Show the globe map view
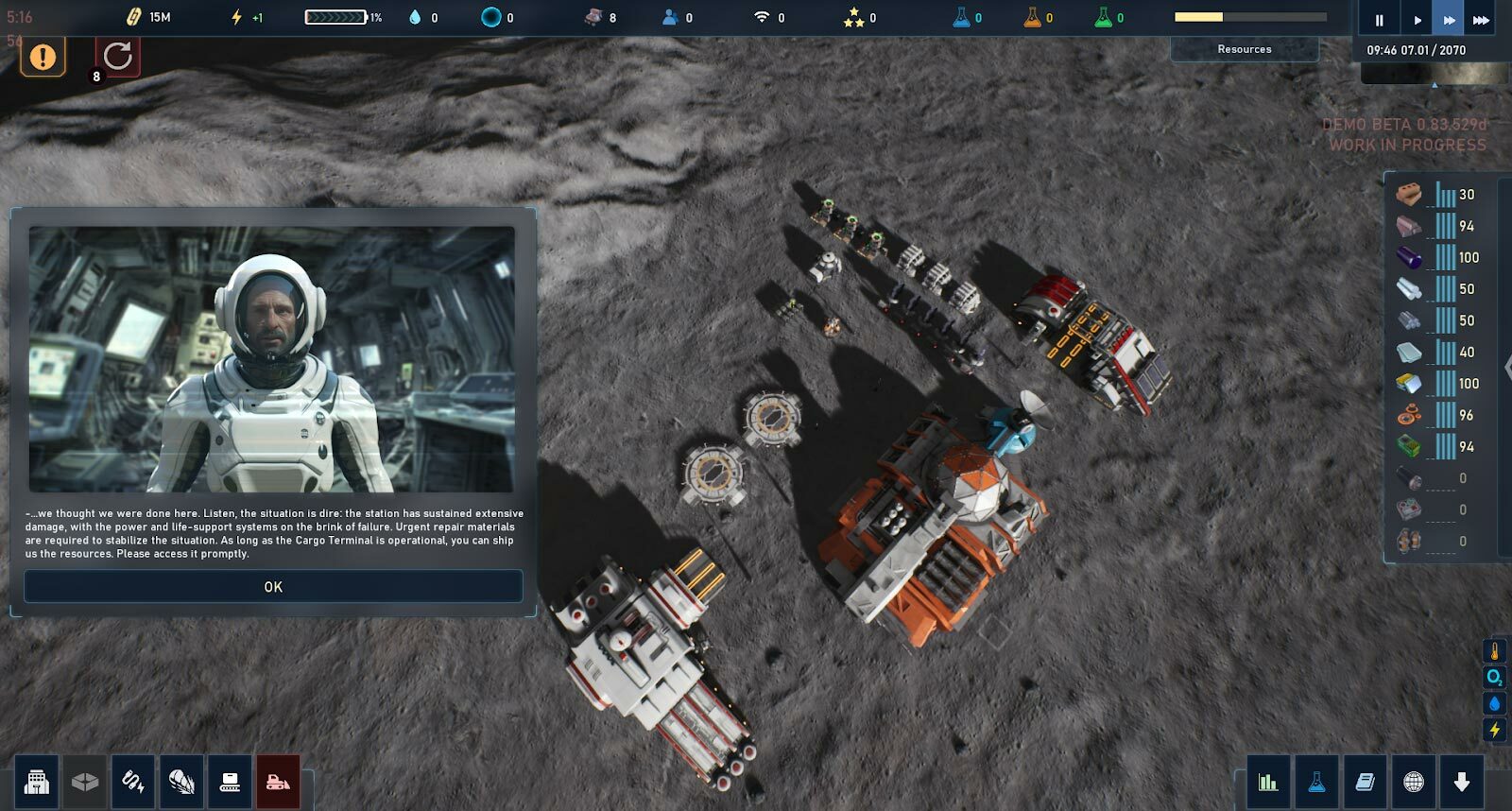Image resolution: width=1512 pixels, height=811 pixels. (x=1414, y=782)
